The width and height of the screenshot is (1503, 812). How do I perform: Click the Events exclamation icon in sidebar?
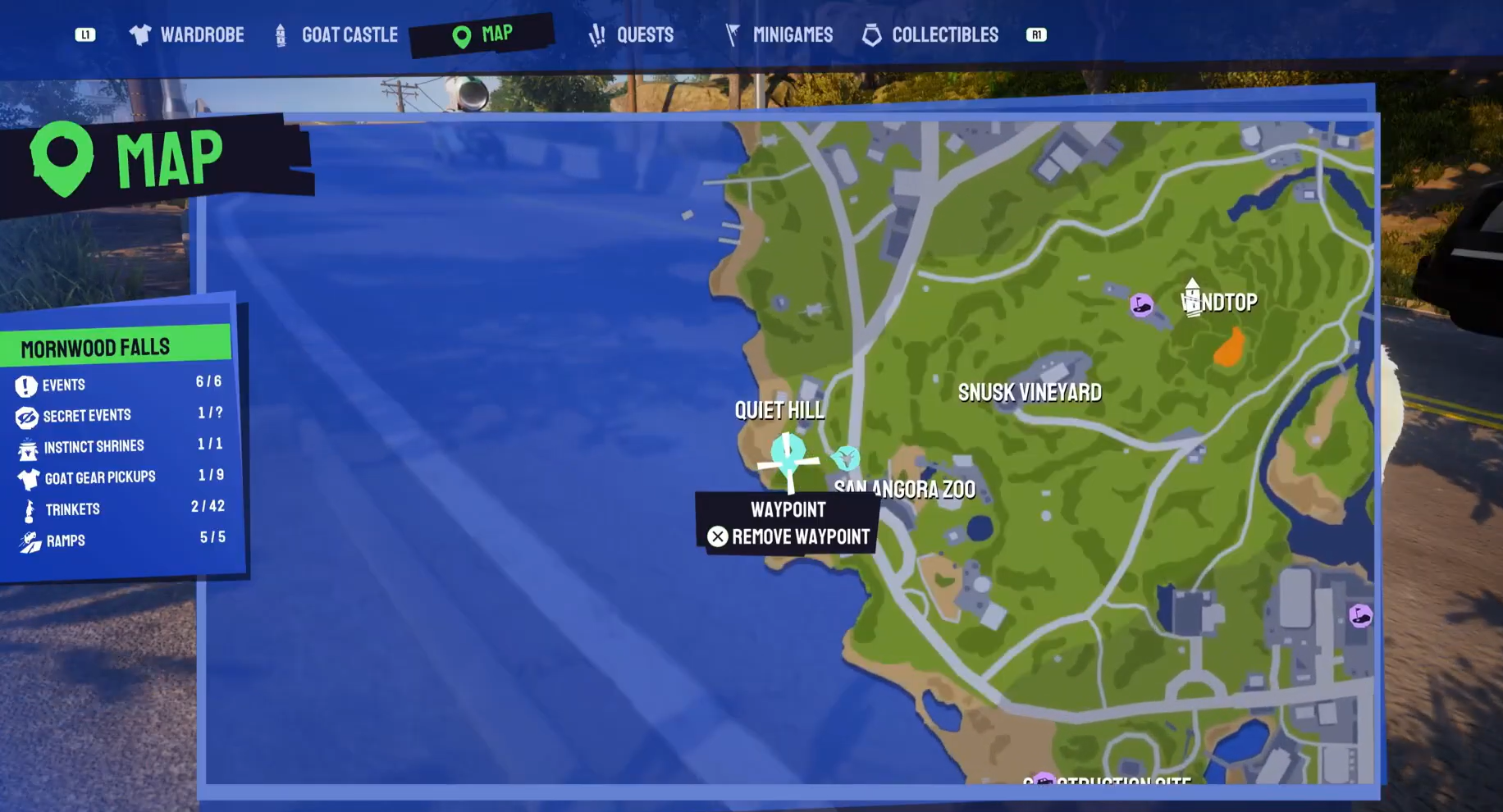[x=27, y=385]
